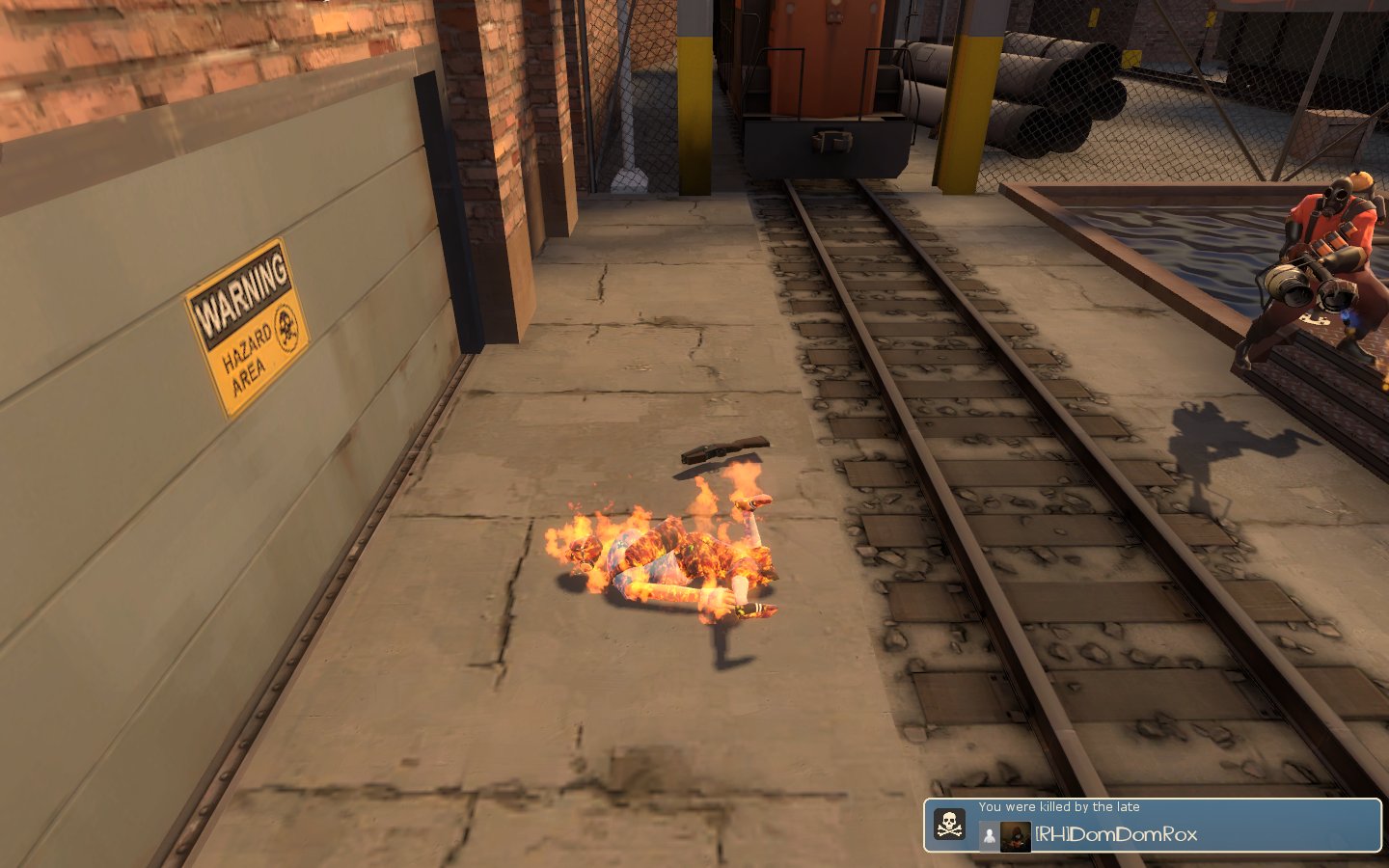
Task: Open the killer's dark avatar thumbnail
Action: click(x=1016, y=836)
